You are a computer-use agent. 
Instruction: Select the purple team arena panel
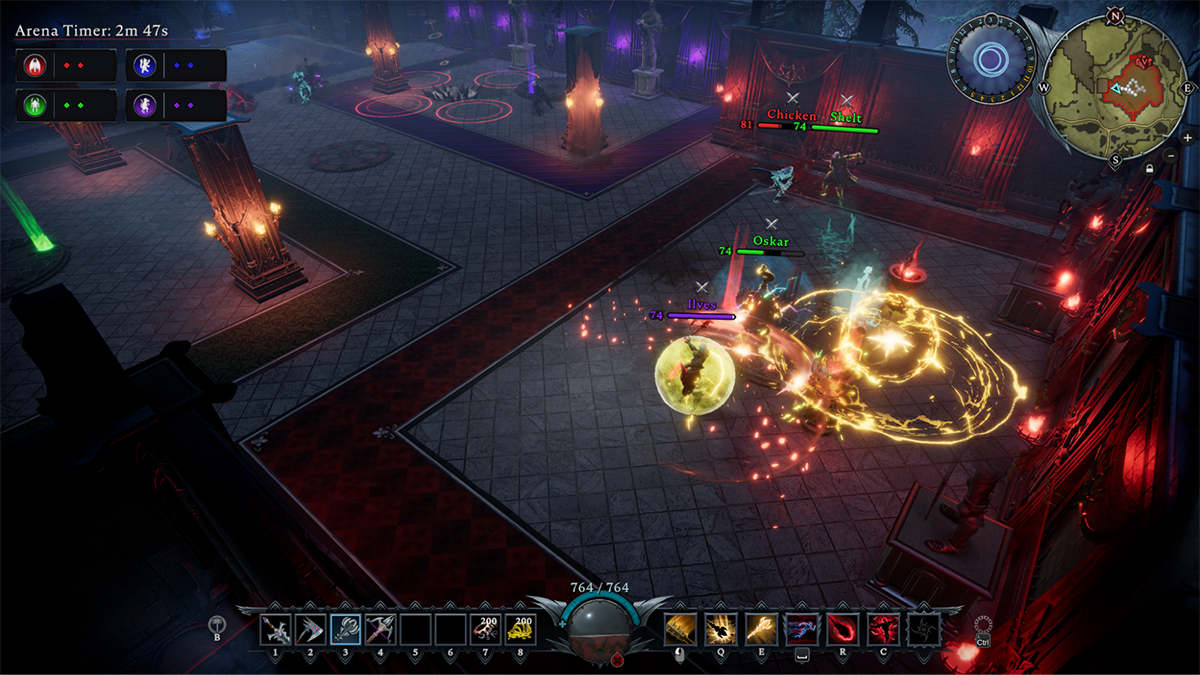click(177, 104)
